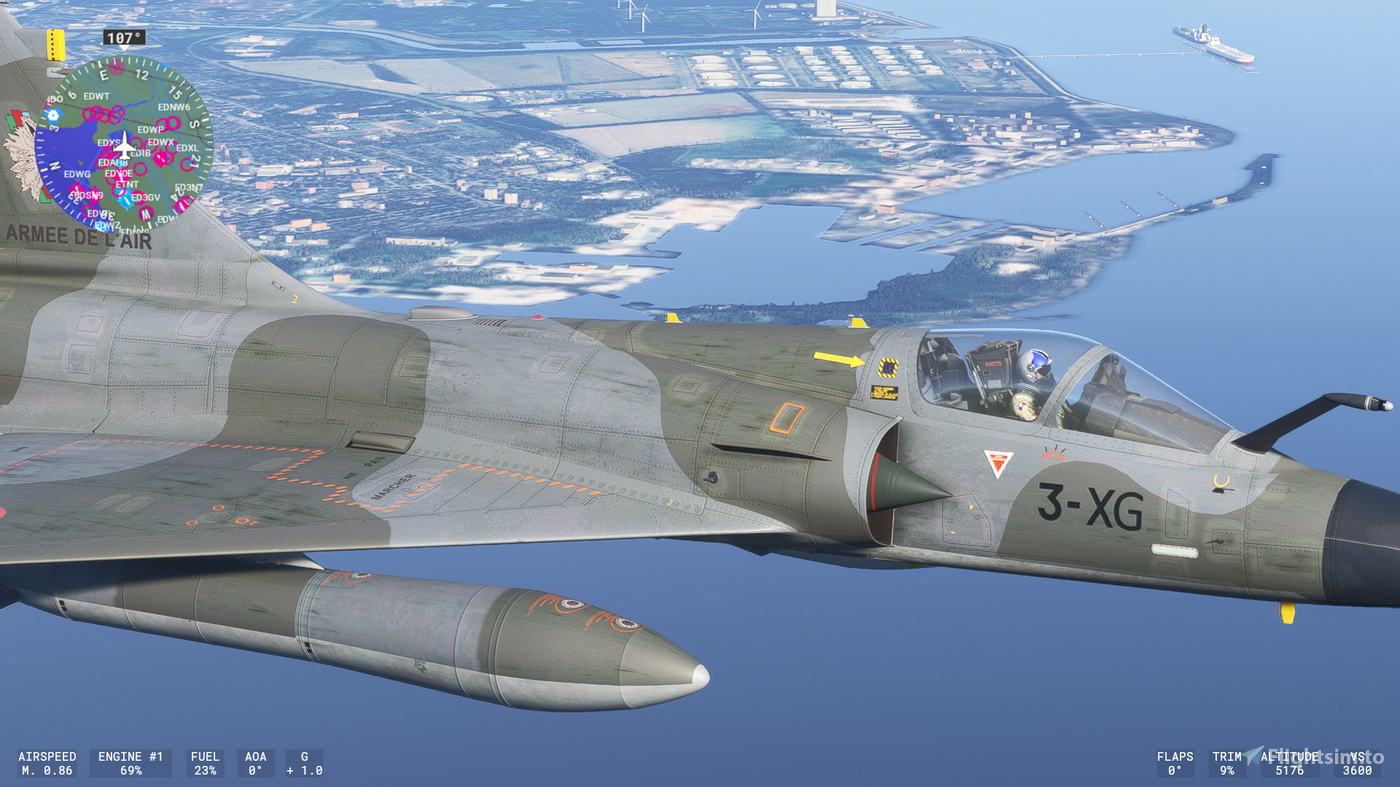This screenshot has height=787, width=1400.
Task: Click the ENGINE #1 status indicator
Action: click(x=131, y=762)
